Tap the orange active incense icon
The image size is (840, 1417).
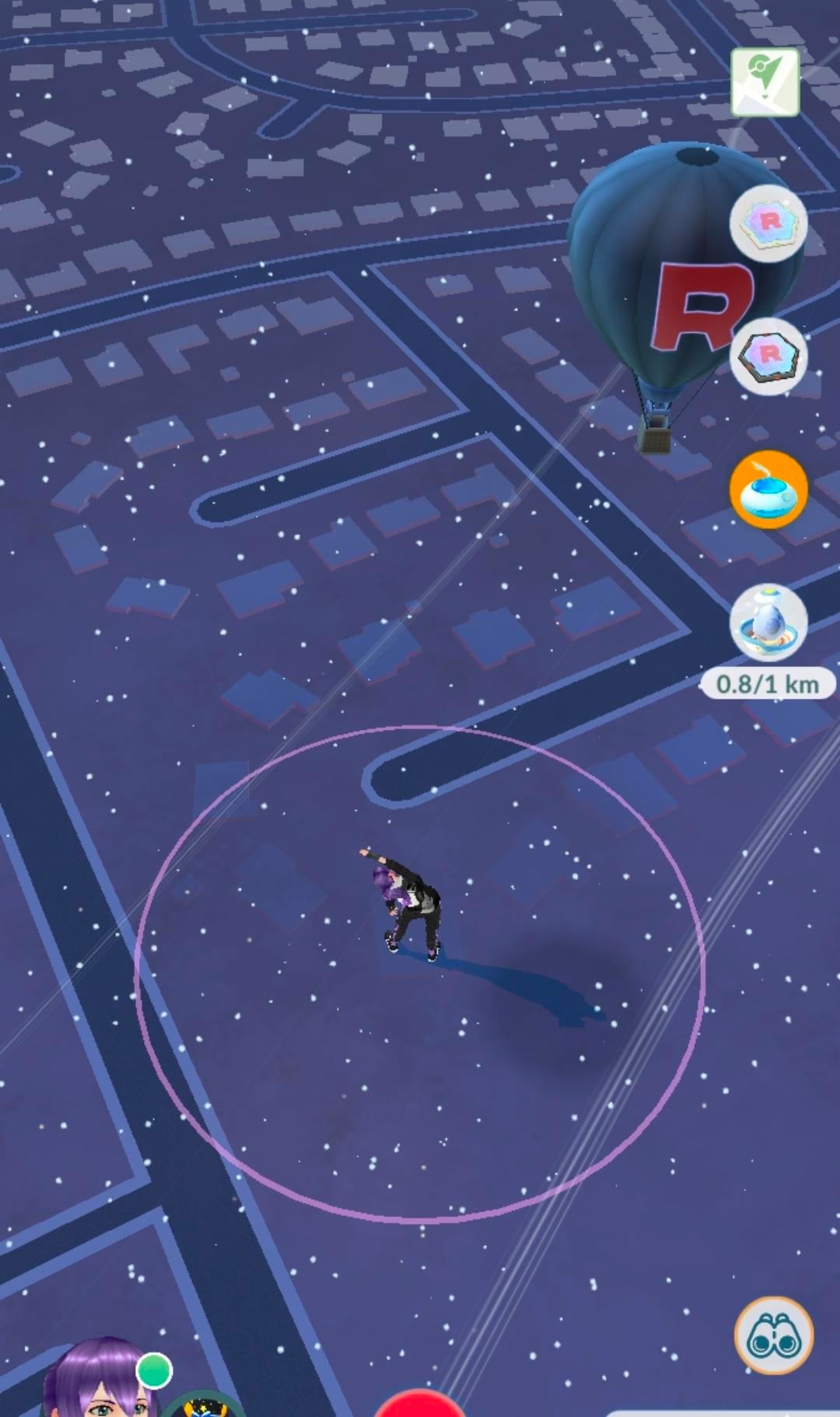coord(768,489)
